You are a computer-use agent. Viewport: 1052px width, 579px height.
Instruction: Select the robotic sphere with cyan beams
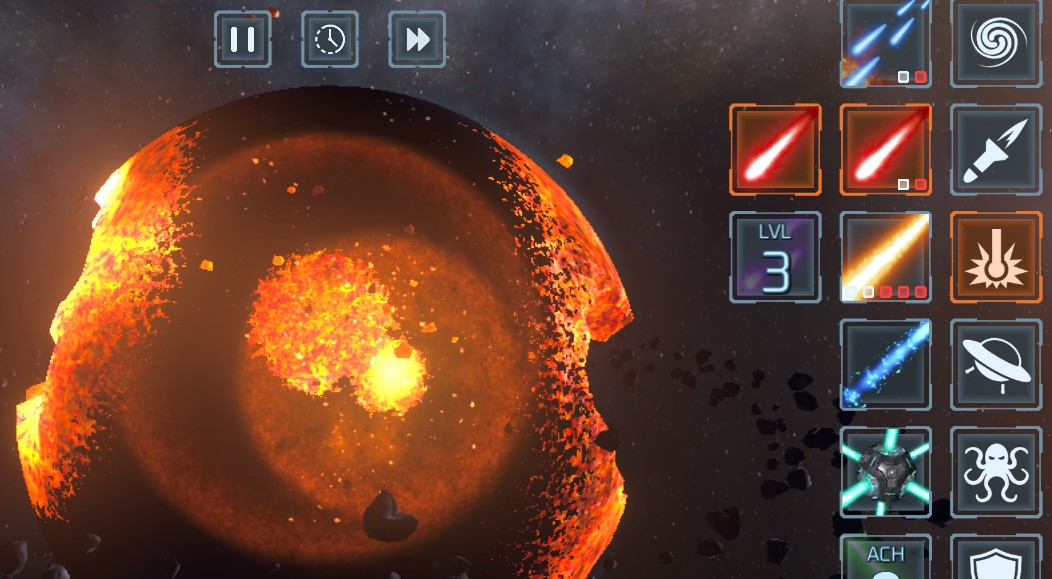tap(885, 472)
